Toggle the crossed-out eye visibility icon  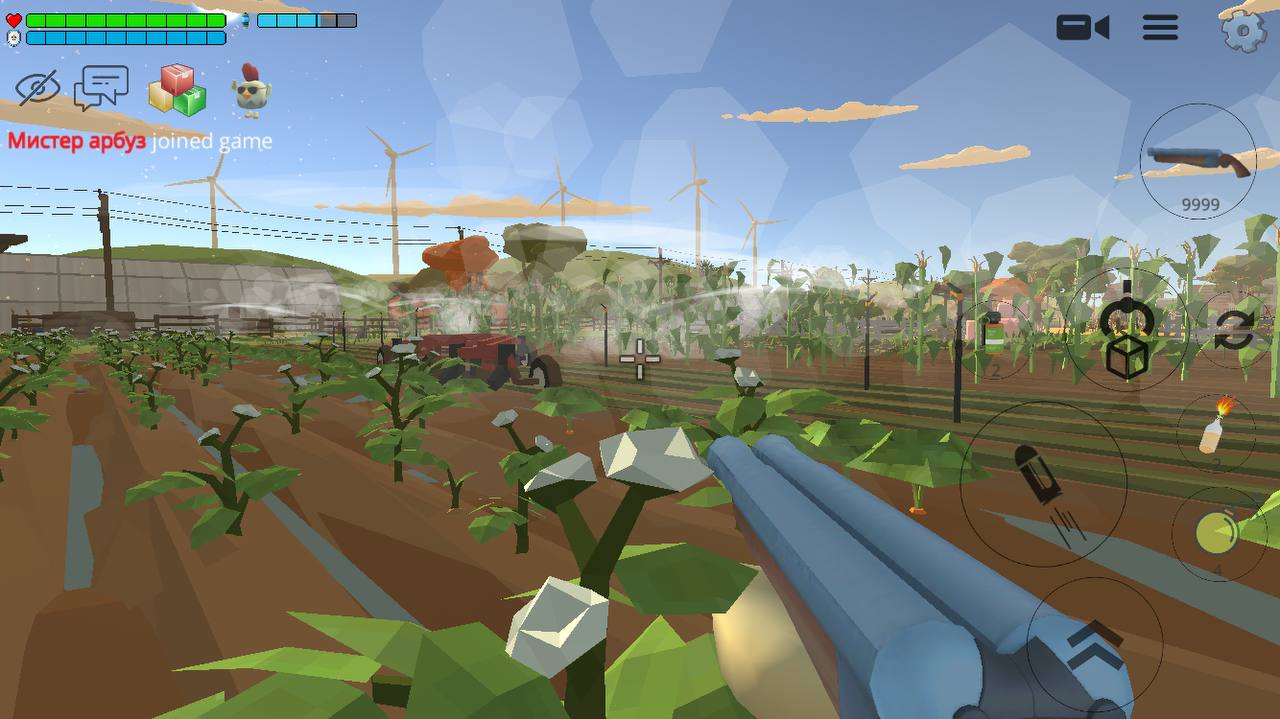click(38, 88)
